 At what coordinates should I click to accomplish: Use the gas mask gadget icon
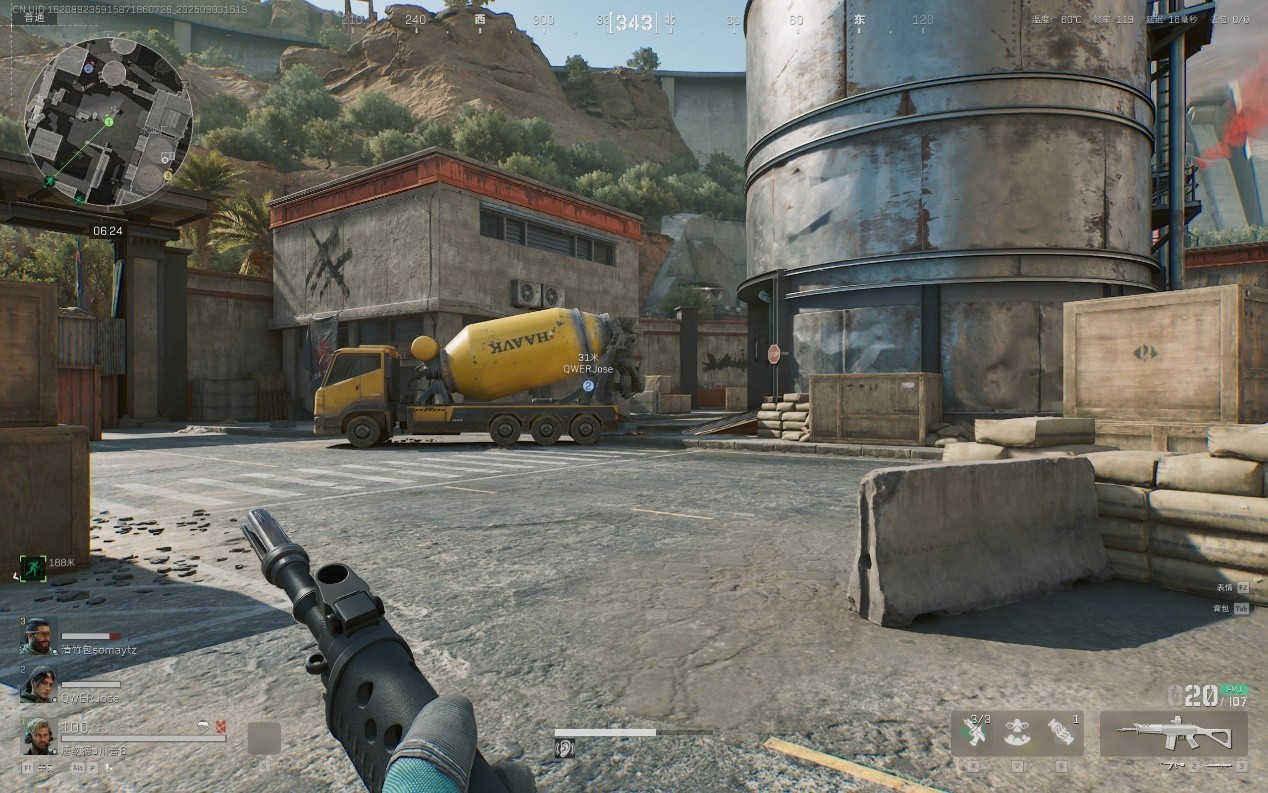(x=1018, y=733)
